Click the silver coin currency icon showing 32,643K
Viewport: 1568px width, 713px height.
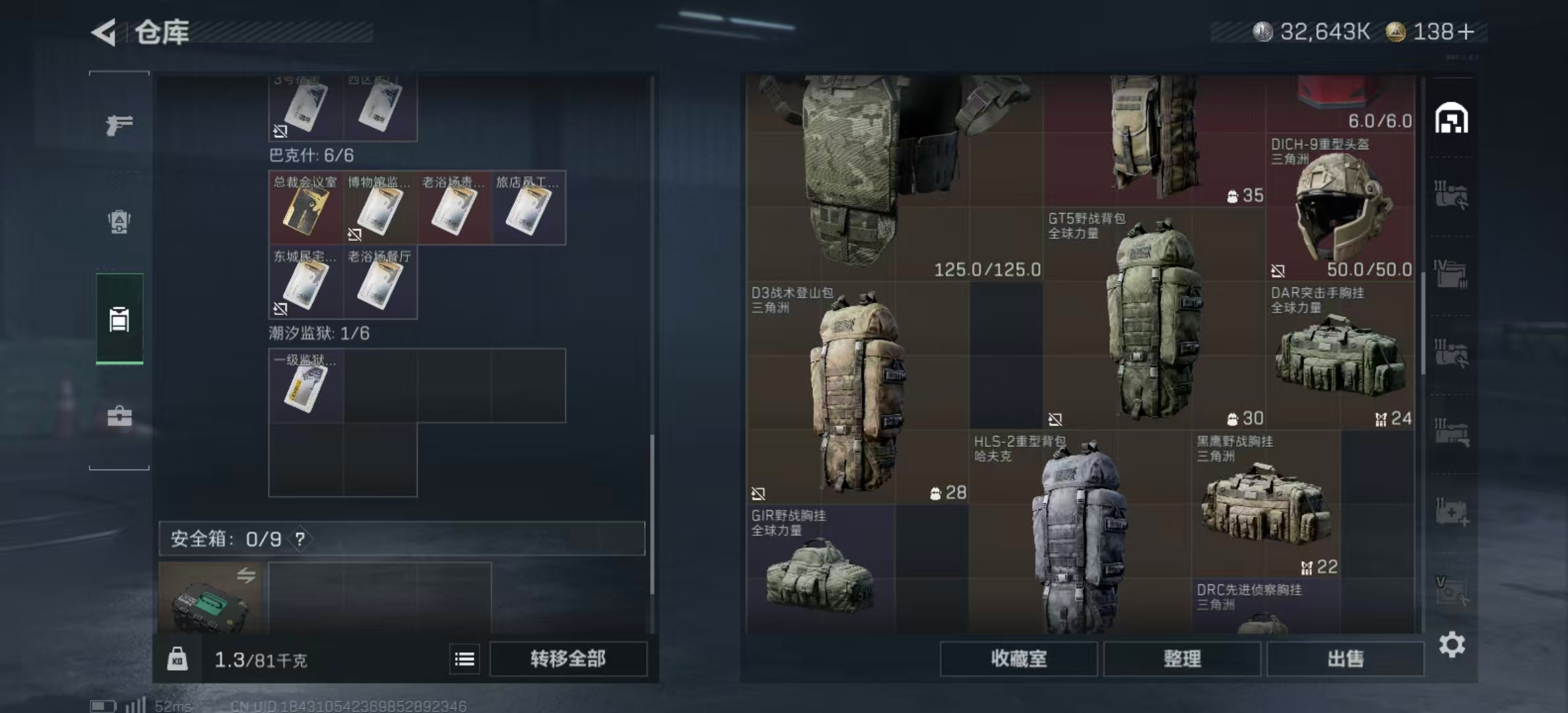(x=1264, y=30)
